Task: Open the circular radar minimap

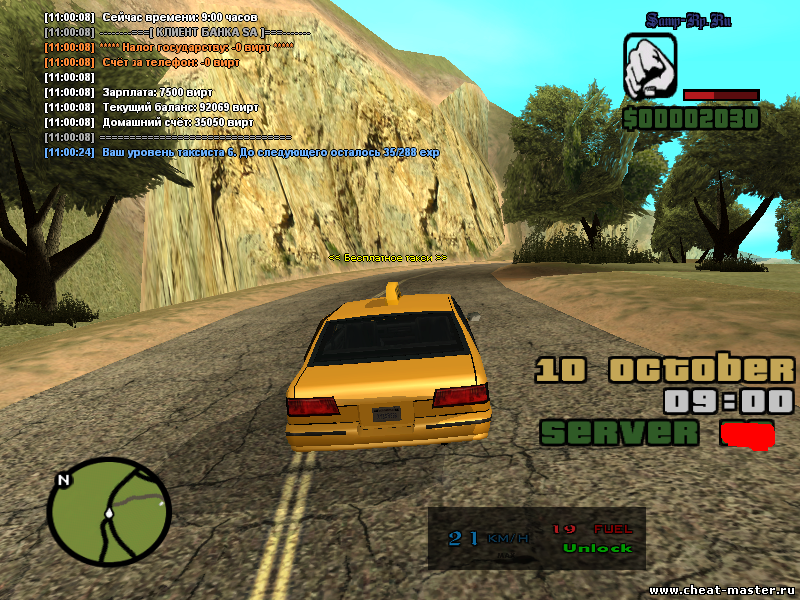Action: (x=109, y=516)
